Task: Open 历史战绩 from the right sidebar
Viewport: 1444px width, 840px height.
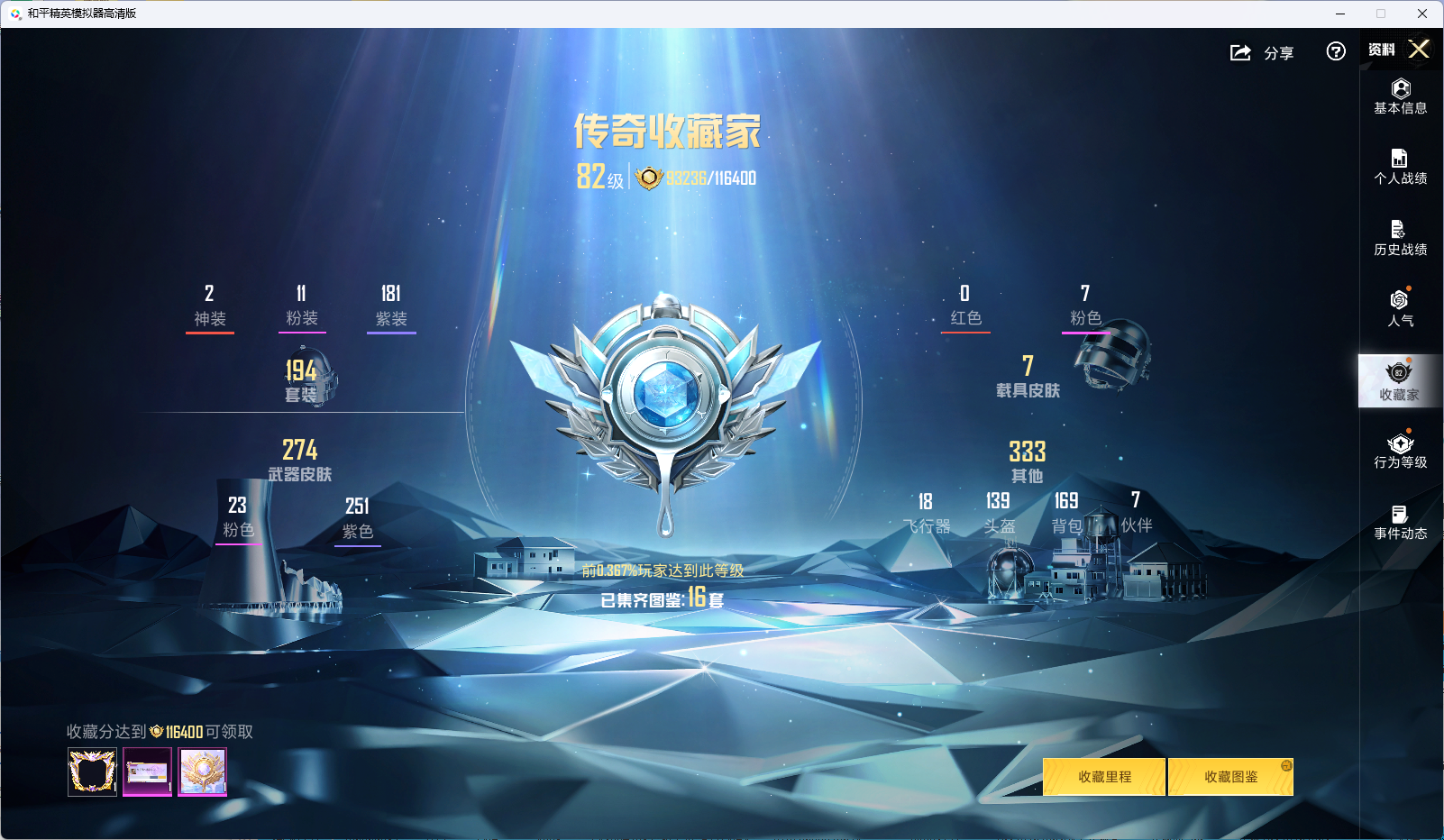Action: click(1399, 238)
